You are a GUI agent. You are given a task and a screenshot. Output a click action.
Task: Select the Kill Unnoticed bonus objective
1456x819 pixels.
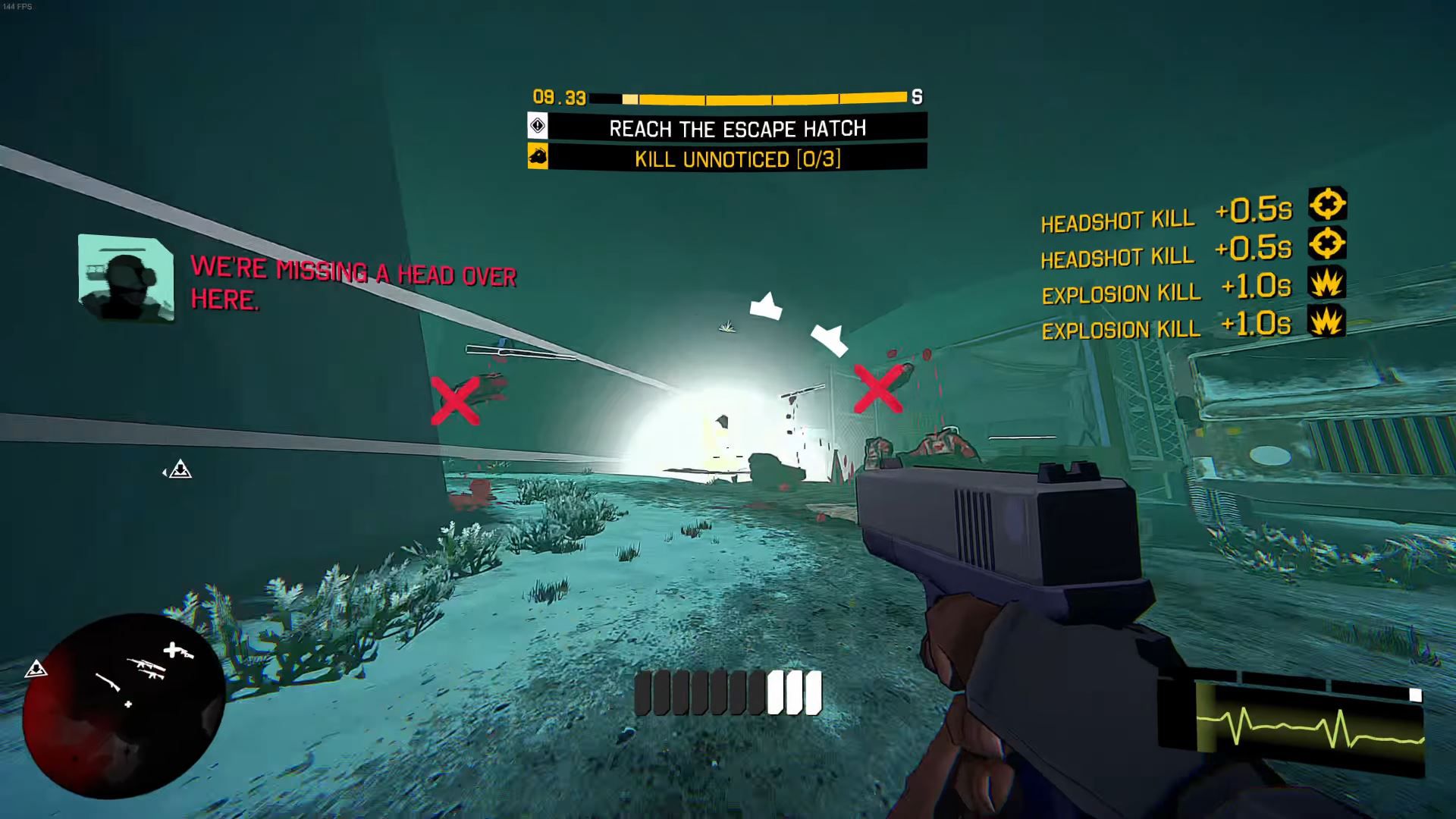736,159
